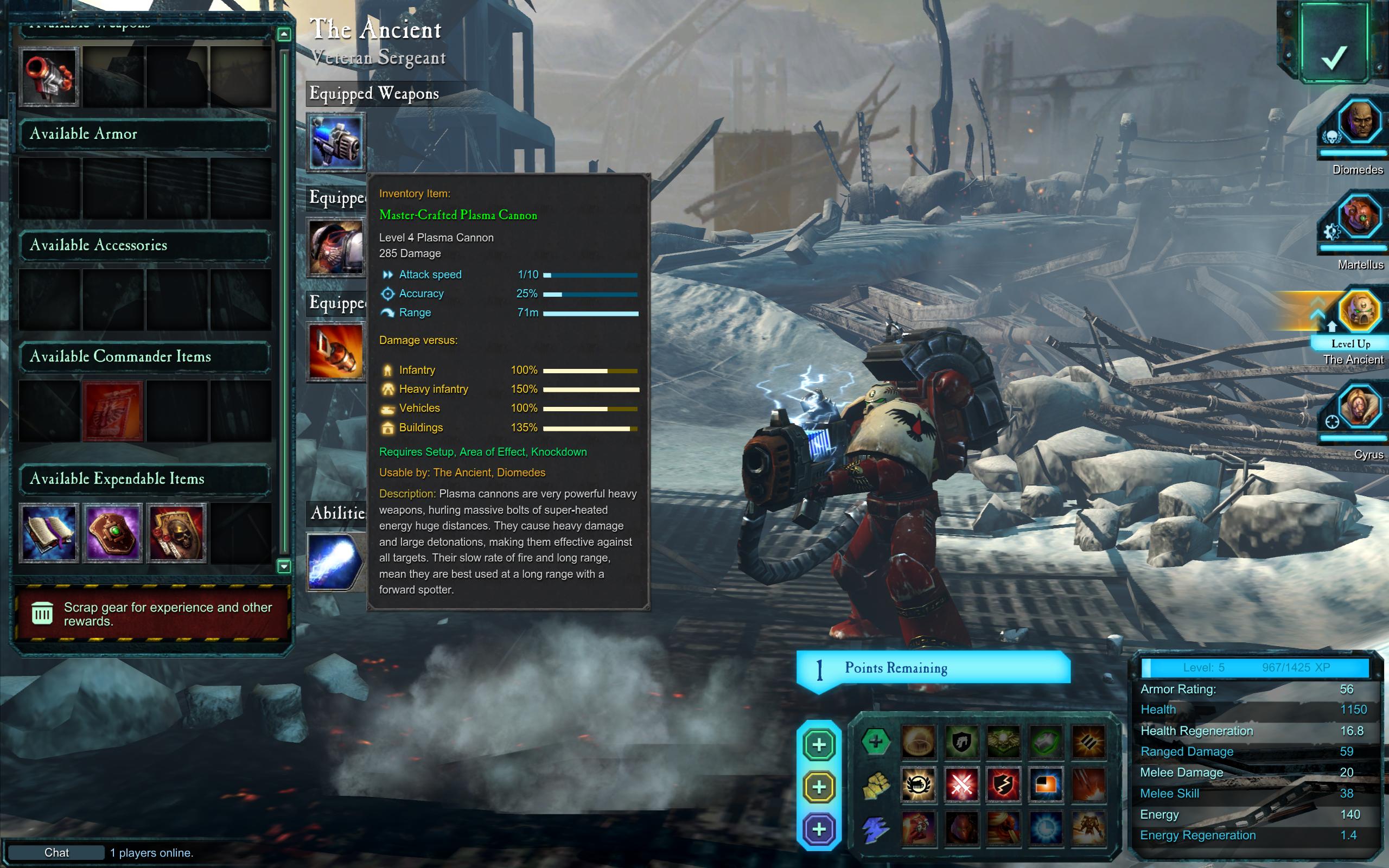Viewport: 1389px width, 868px height.
Task: Select the skull emblem expendable item
Action: click(x=176, y=533)
